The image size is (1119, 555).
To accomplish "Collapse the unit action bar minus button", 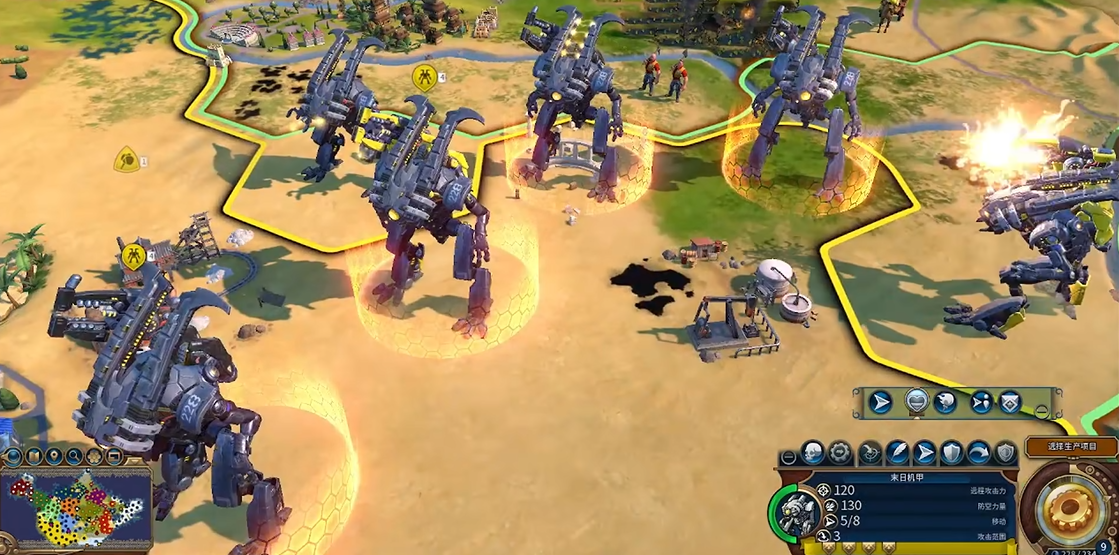I will (x=789, y=457).
